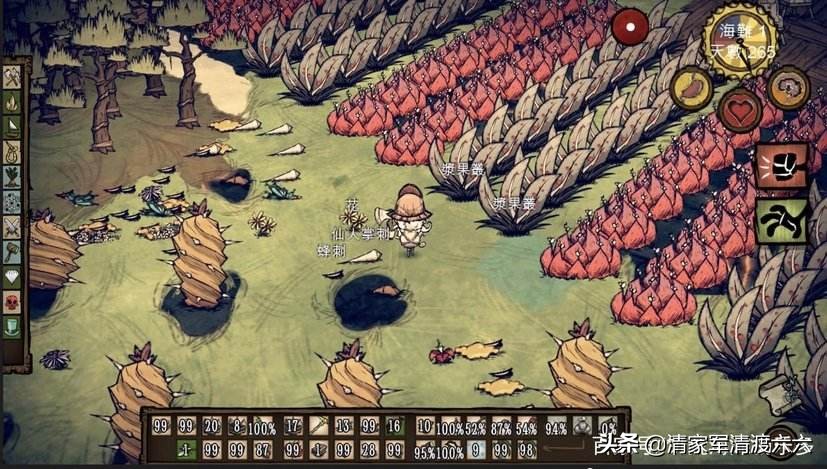Open the Light crafting tab with flame icon
The height and width of the screenshot is (469, 827).
(x=13, y=103)
